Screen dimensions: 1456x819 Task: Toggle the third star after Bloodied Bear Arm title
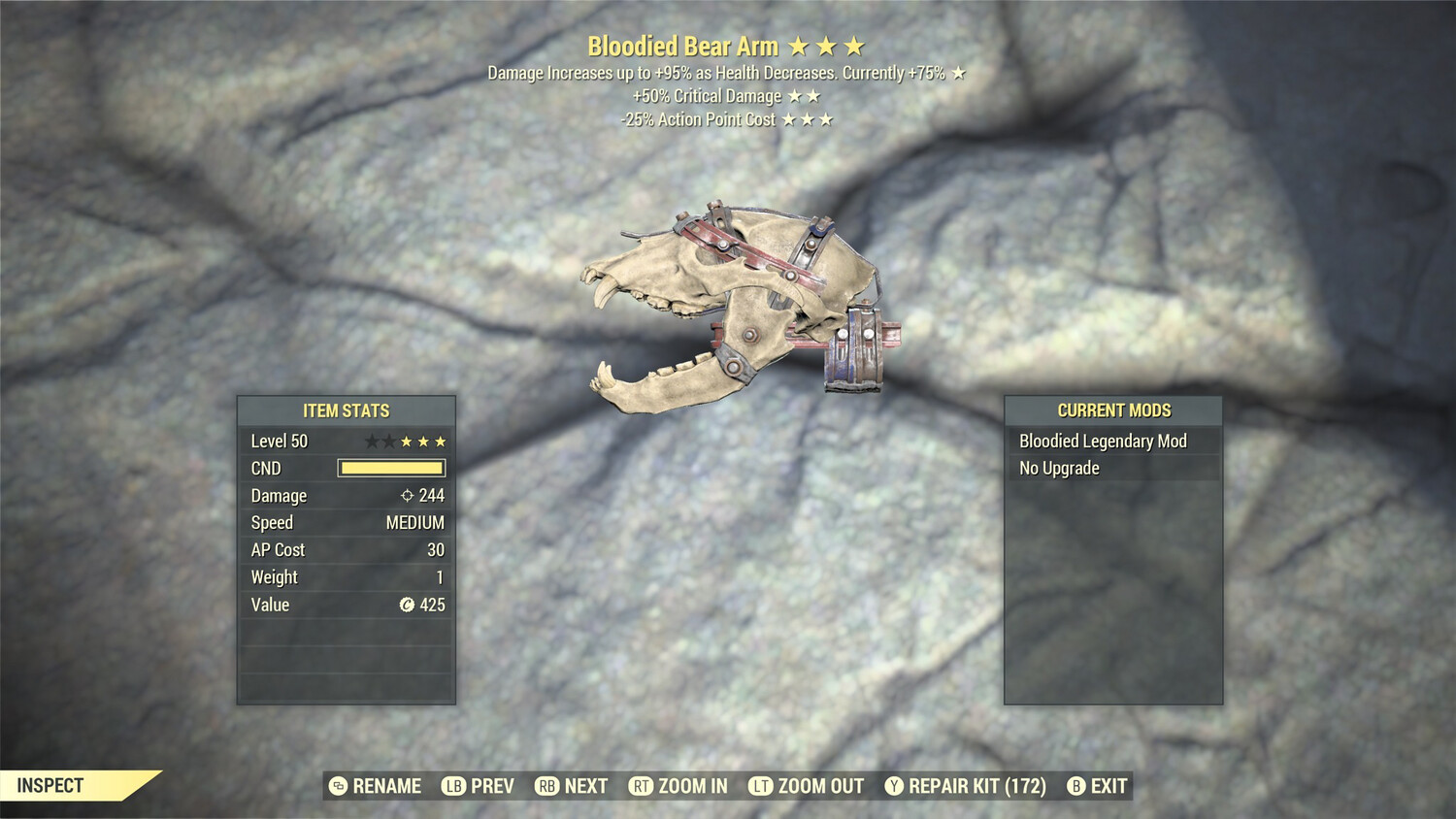pos(856,45)
